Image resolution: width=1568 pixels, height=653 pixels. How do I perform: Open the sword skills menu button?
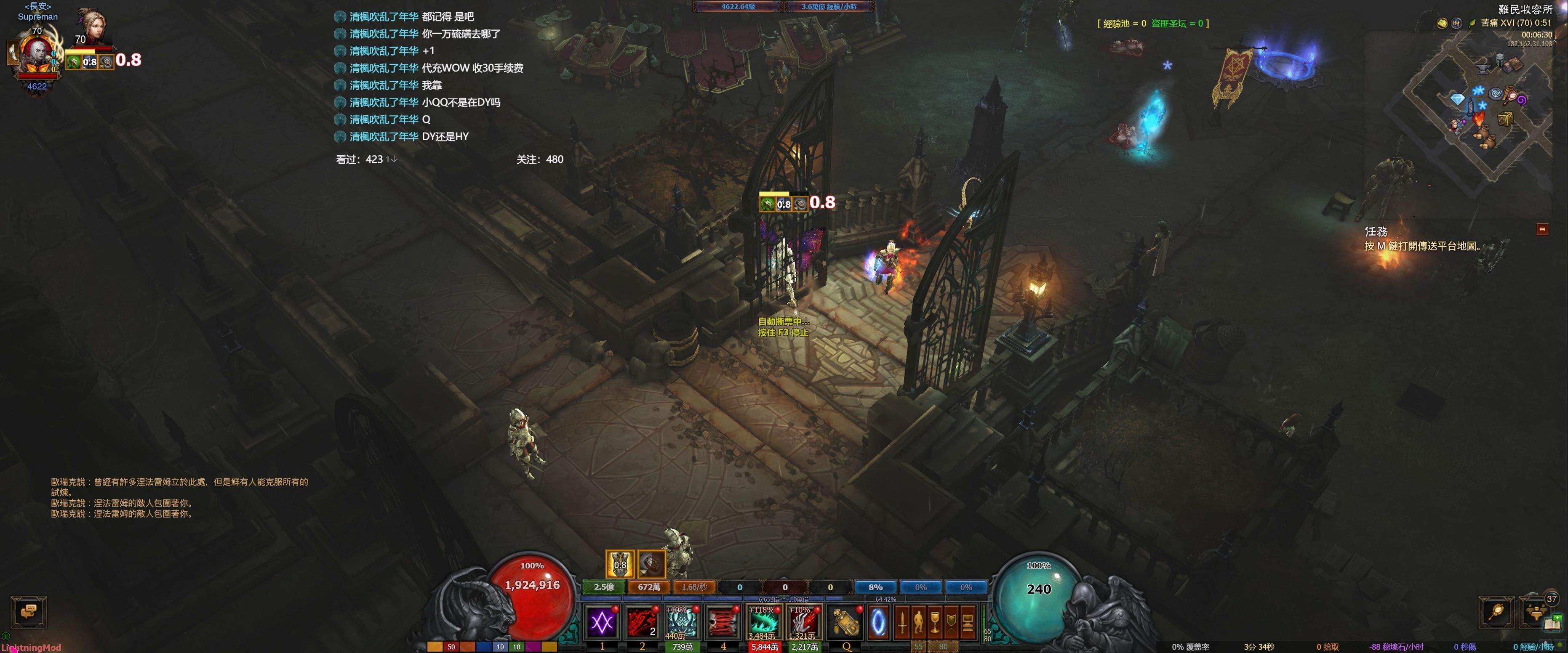pyautogui.click(x=902, y=623)
